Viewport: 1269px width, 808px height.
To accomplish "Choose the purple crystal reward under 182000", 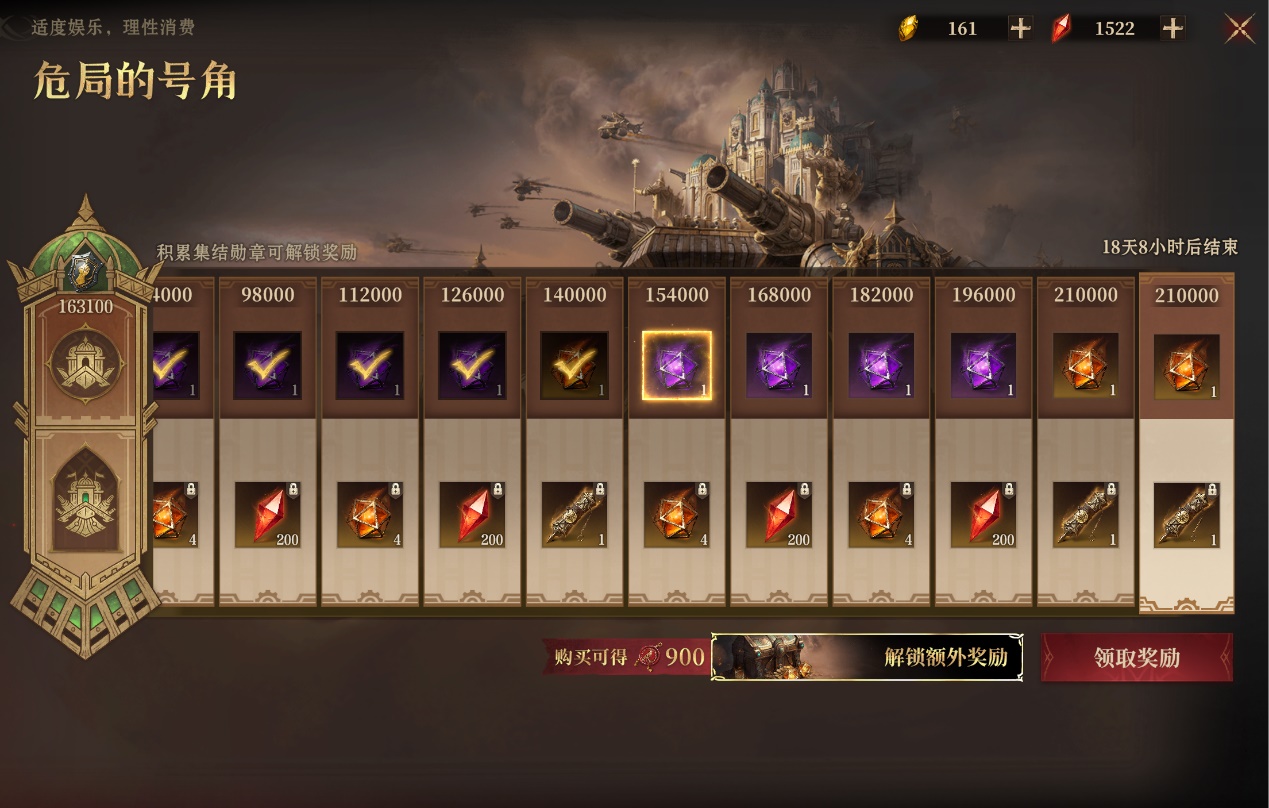I will tap(881, 365).
